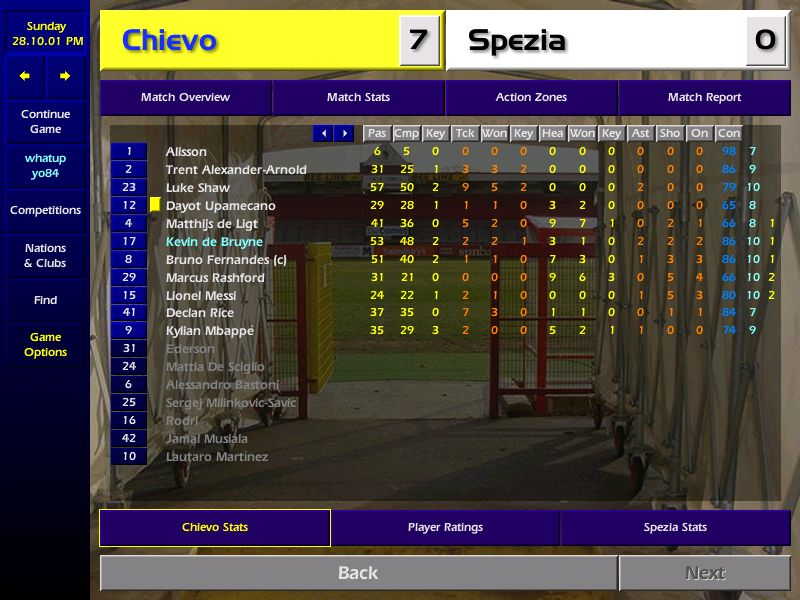Open the Match Report tab
Viewport: 800px width, 600px height.
coord(704,98)
